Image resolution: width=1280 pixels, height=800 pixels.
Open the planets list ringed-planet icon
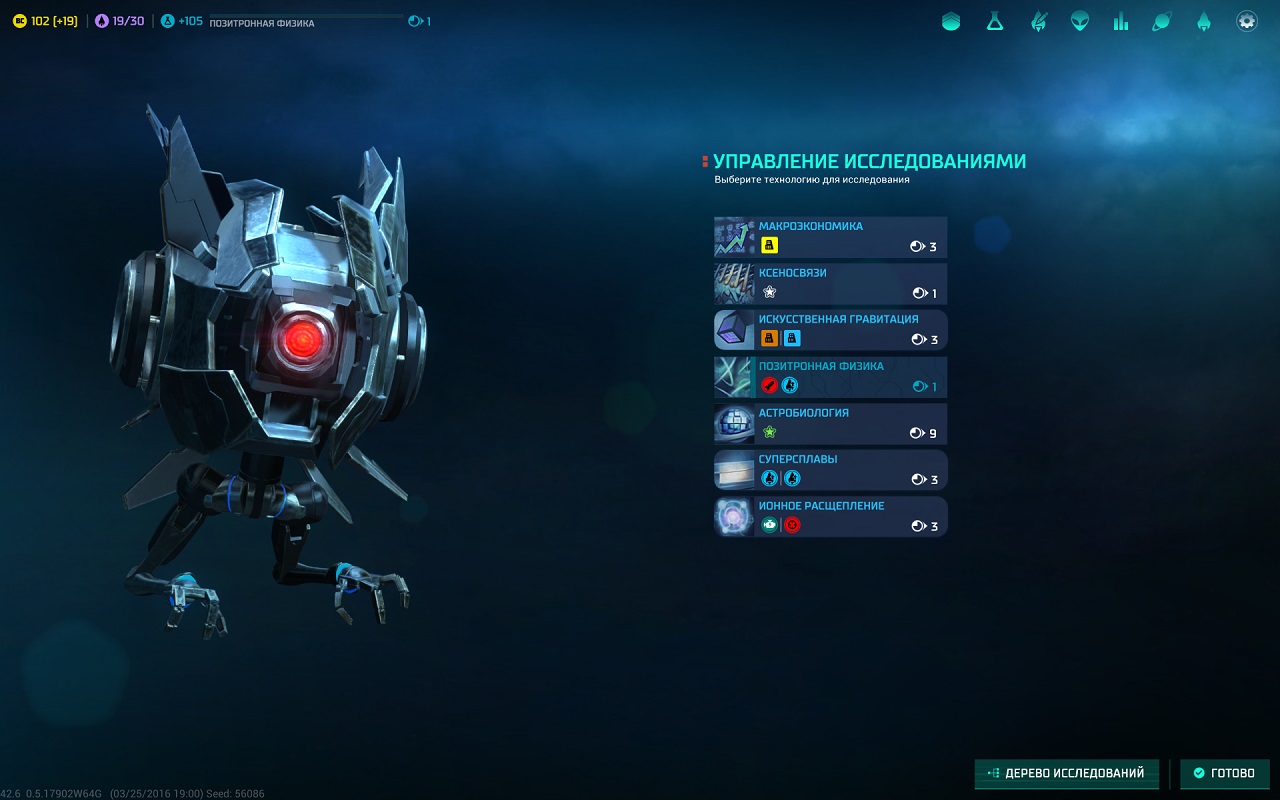pyautogui.click(x=1162, y=21)
